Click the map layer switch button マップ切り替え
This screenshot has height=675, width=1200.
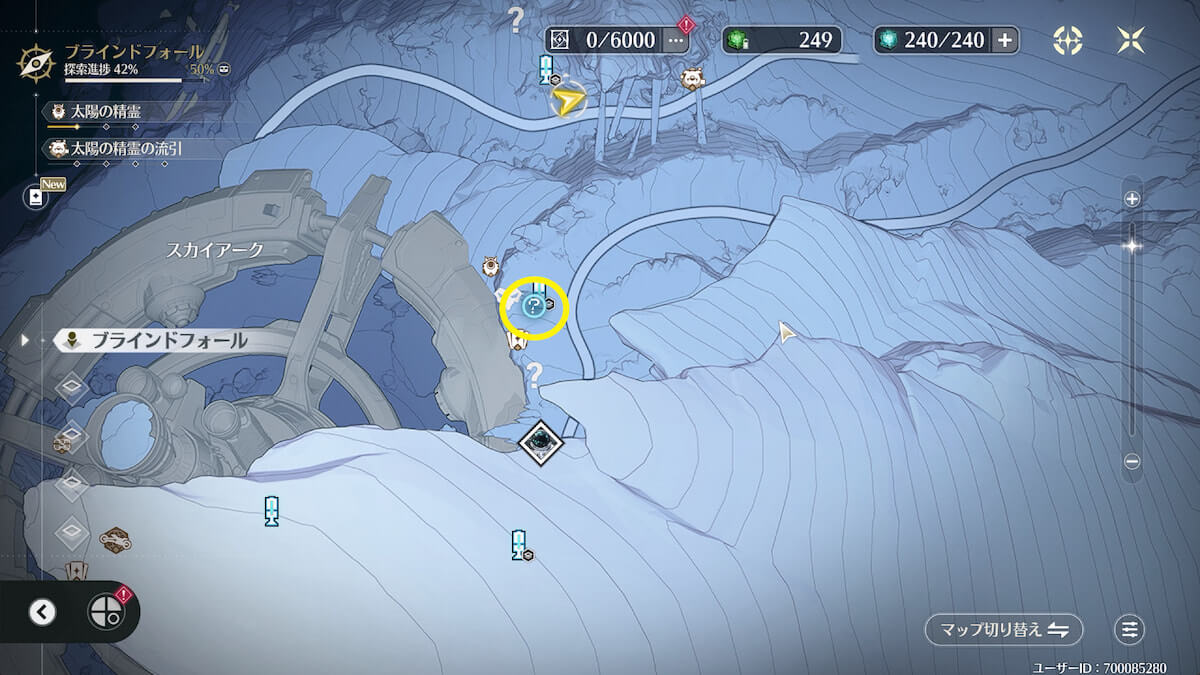pyautogui.click(x=1004, y=629)
